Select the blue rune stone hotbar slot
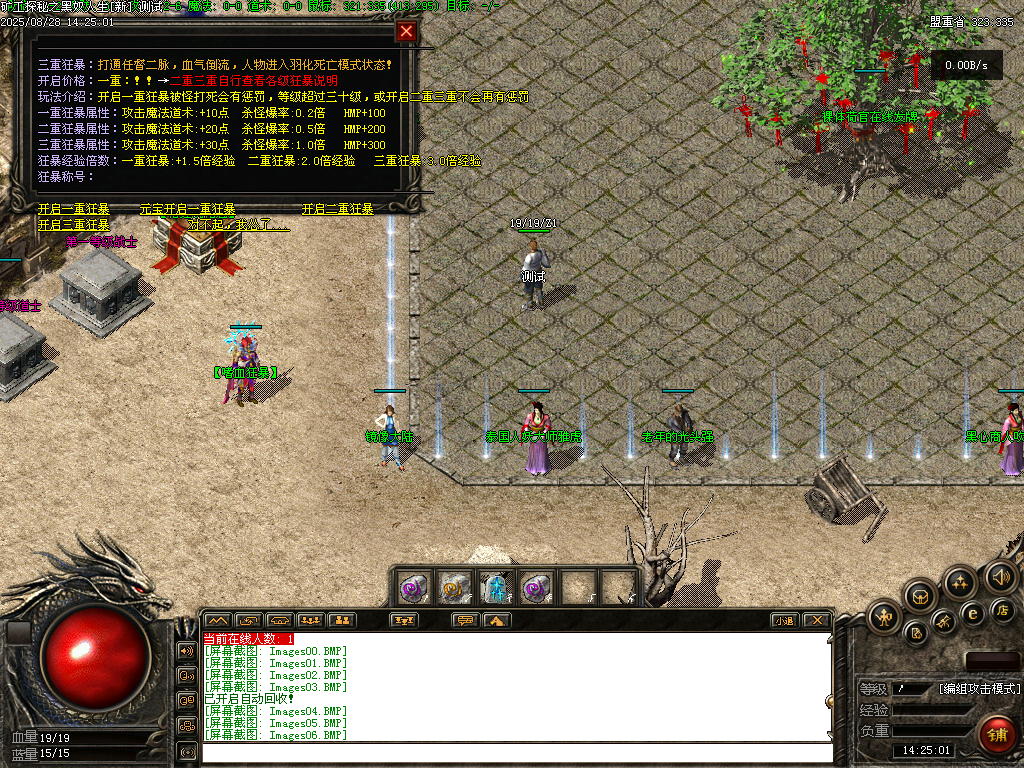1024x768 pixels. [x=496, y=587]
